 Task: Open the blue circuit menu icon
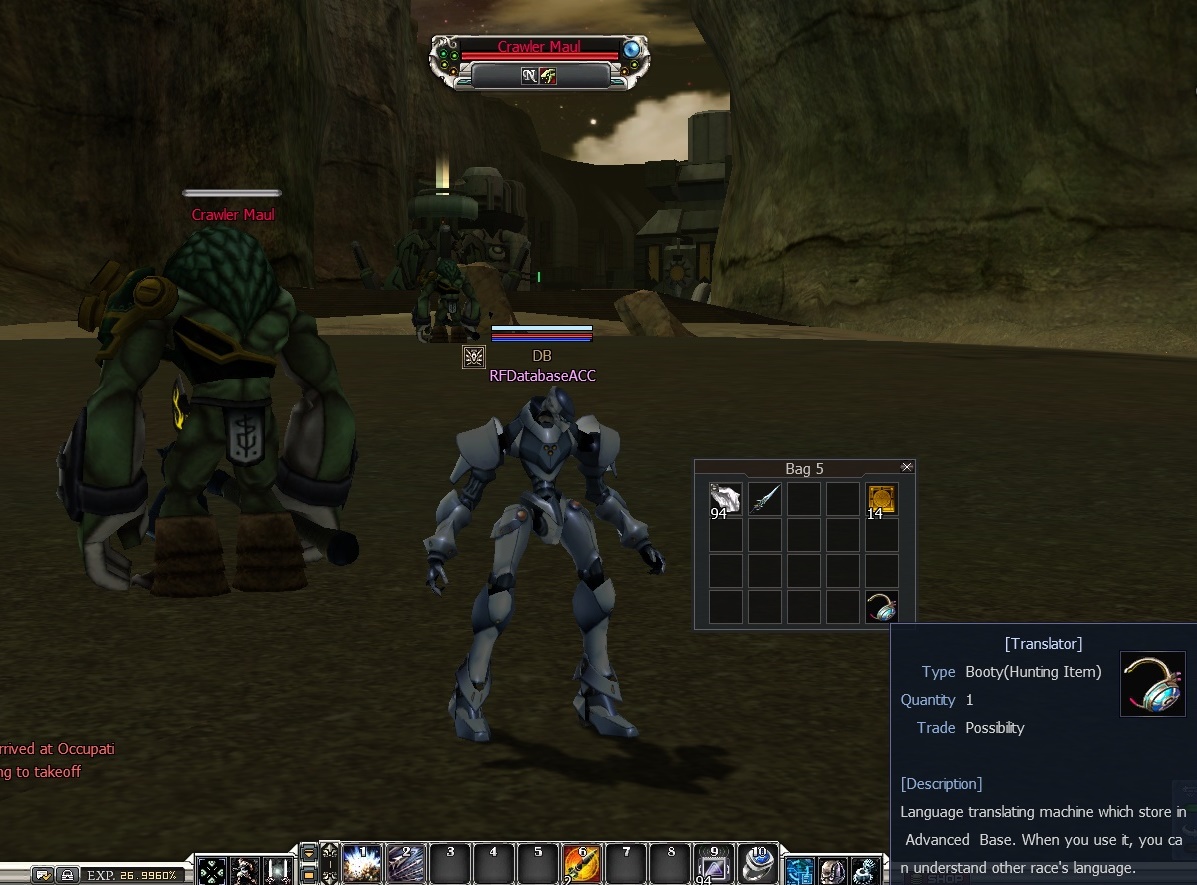800,870
